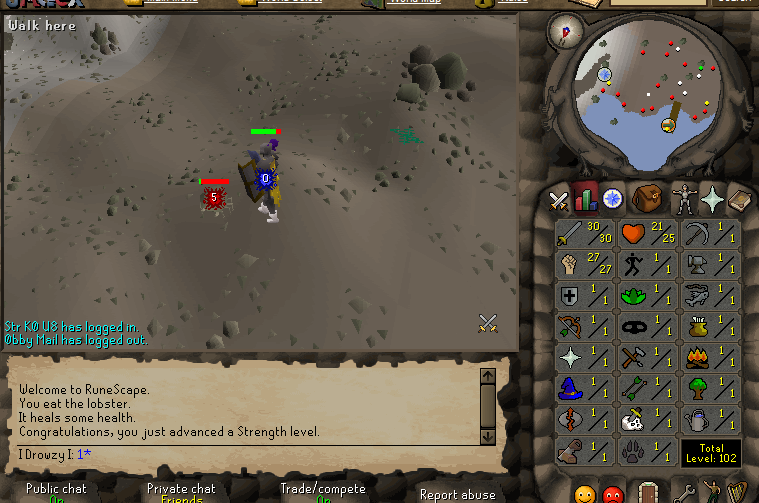
Task: Switch to the Quest compass tab
Action: [612, 199]
